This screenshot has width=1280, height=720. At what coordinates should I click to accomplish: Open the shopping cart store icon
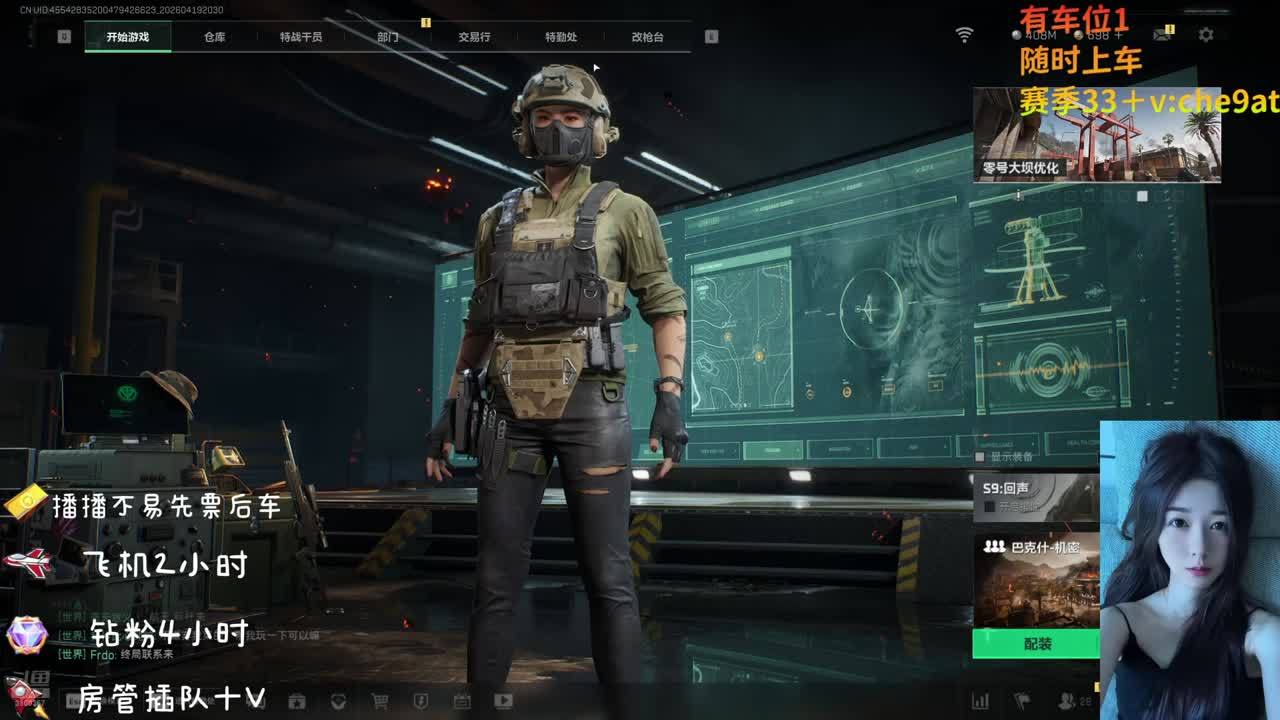click(x=378, y=701)
